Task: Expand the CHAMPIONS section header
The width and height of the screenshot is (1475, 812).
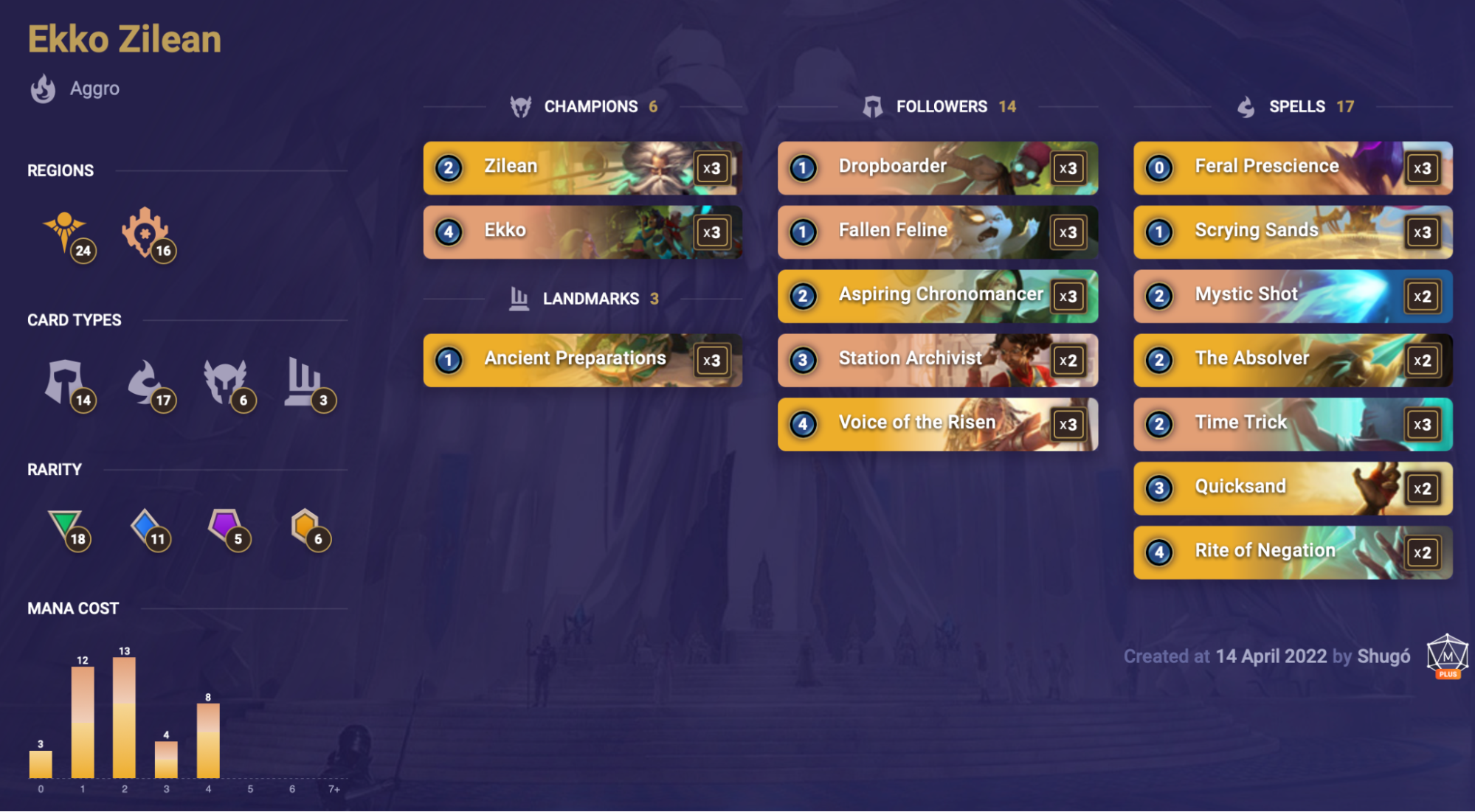Action: (590, 106)
